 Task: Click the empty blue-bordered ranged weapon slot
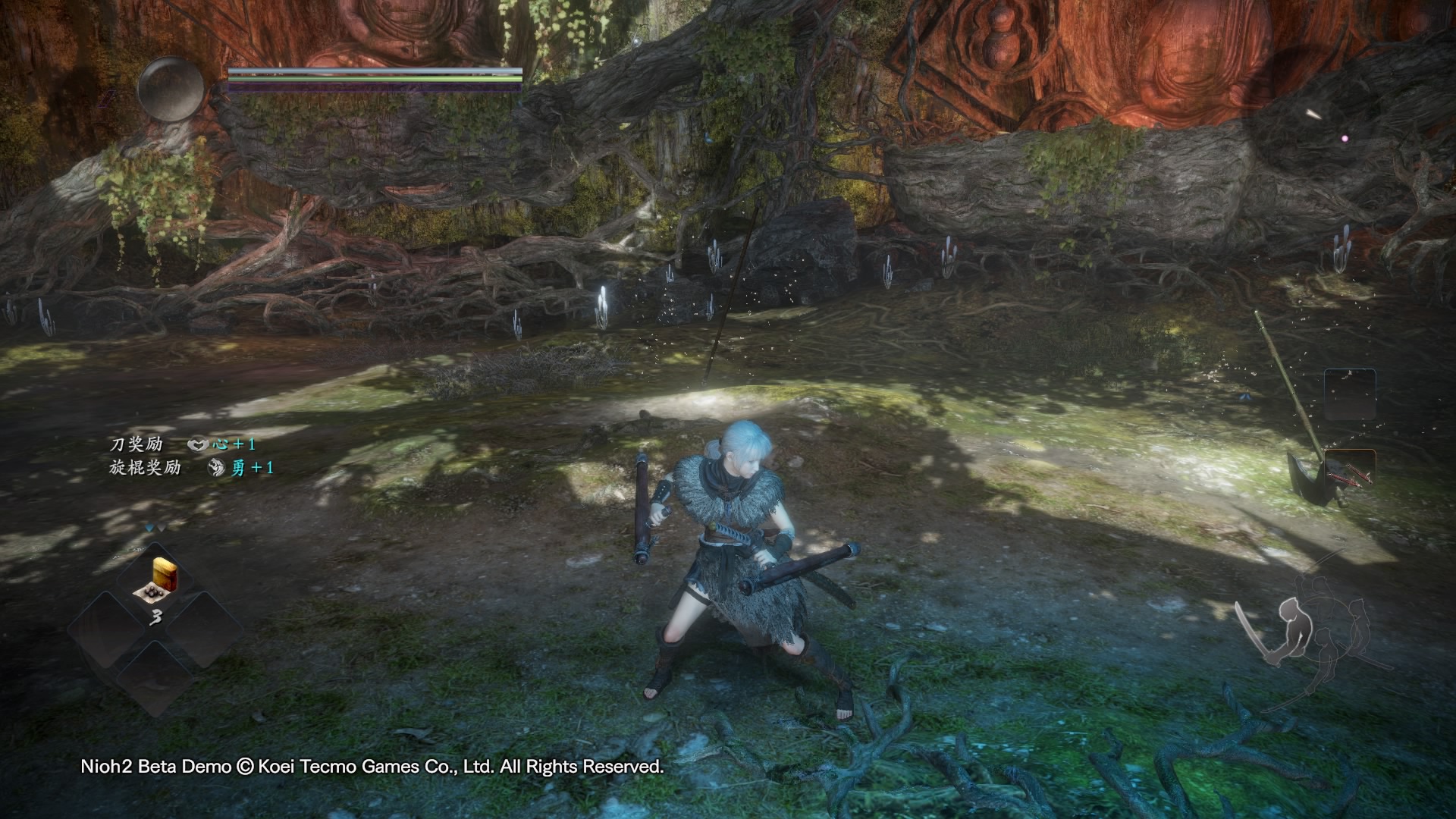1349,394
